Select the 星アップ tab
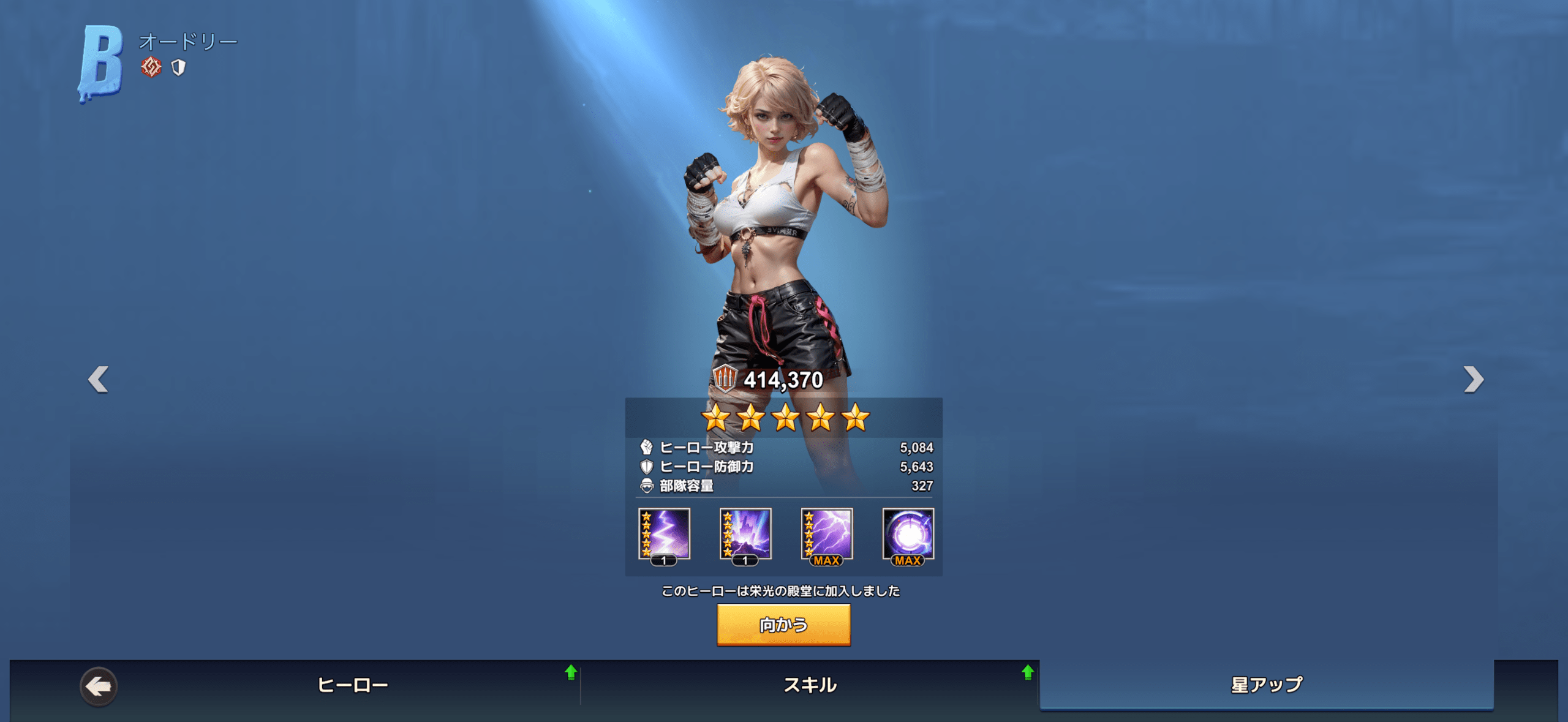 click(1266, 684)
